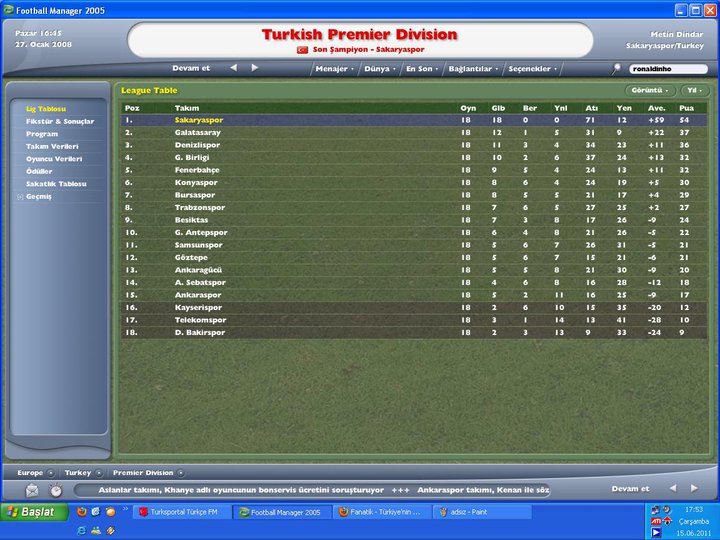Click the Turkey breadcrumb button

click(81, 472)
